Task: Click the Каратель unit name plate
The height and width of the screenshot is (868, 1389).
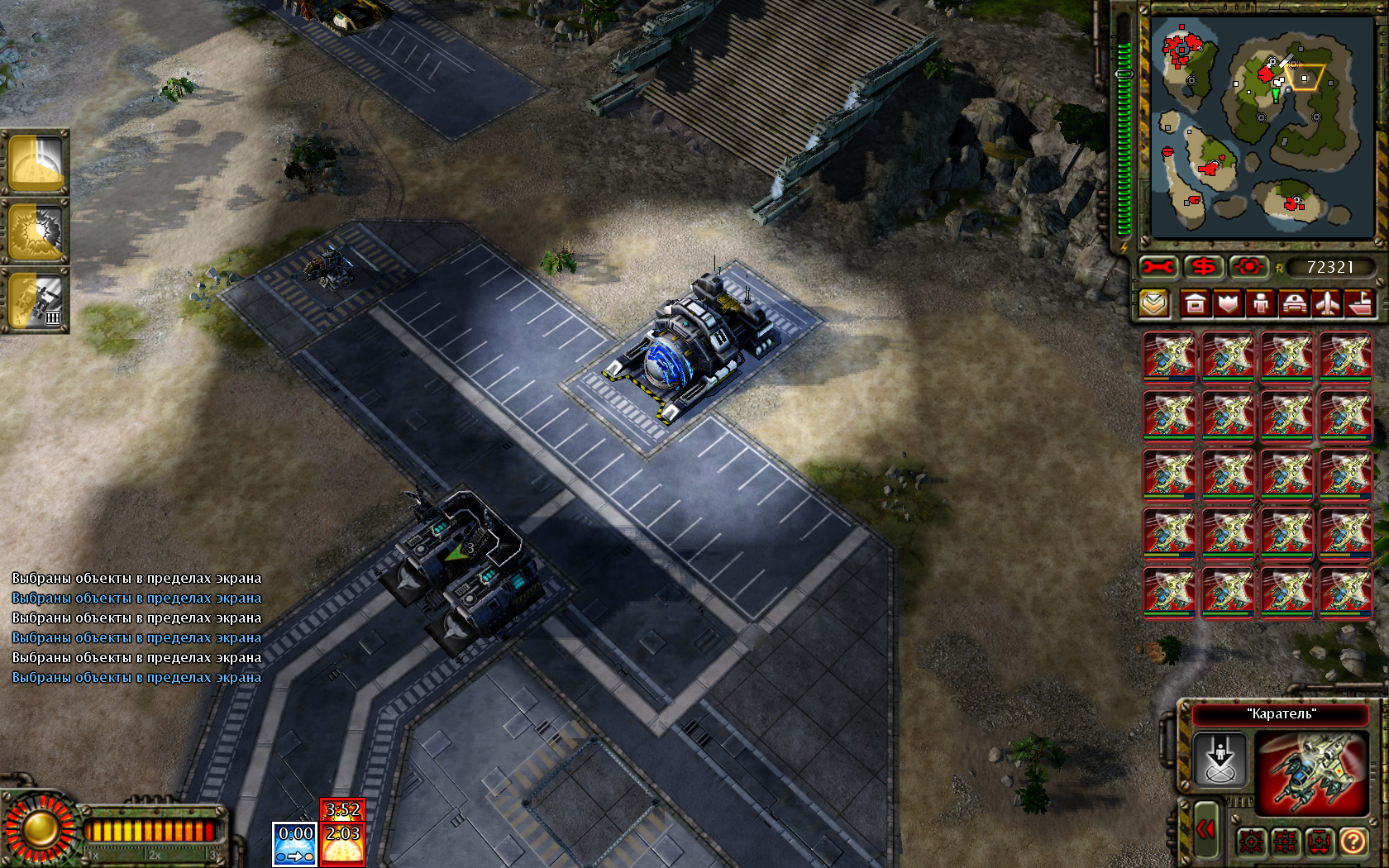Action: click(x=1282, y=714)
